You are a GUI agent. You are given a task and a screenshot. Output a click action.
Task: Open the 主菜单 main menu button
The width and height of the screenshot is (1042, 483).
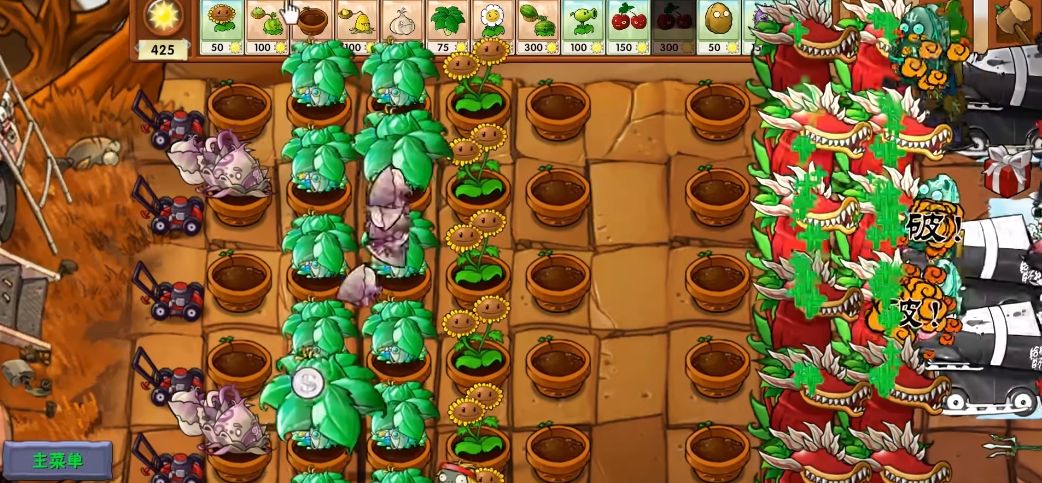click(56, 461)
